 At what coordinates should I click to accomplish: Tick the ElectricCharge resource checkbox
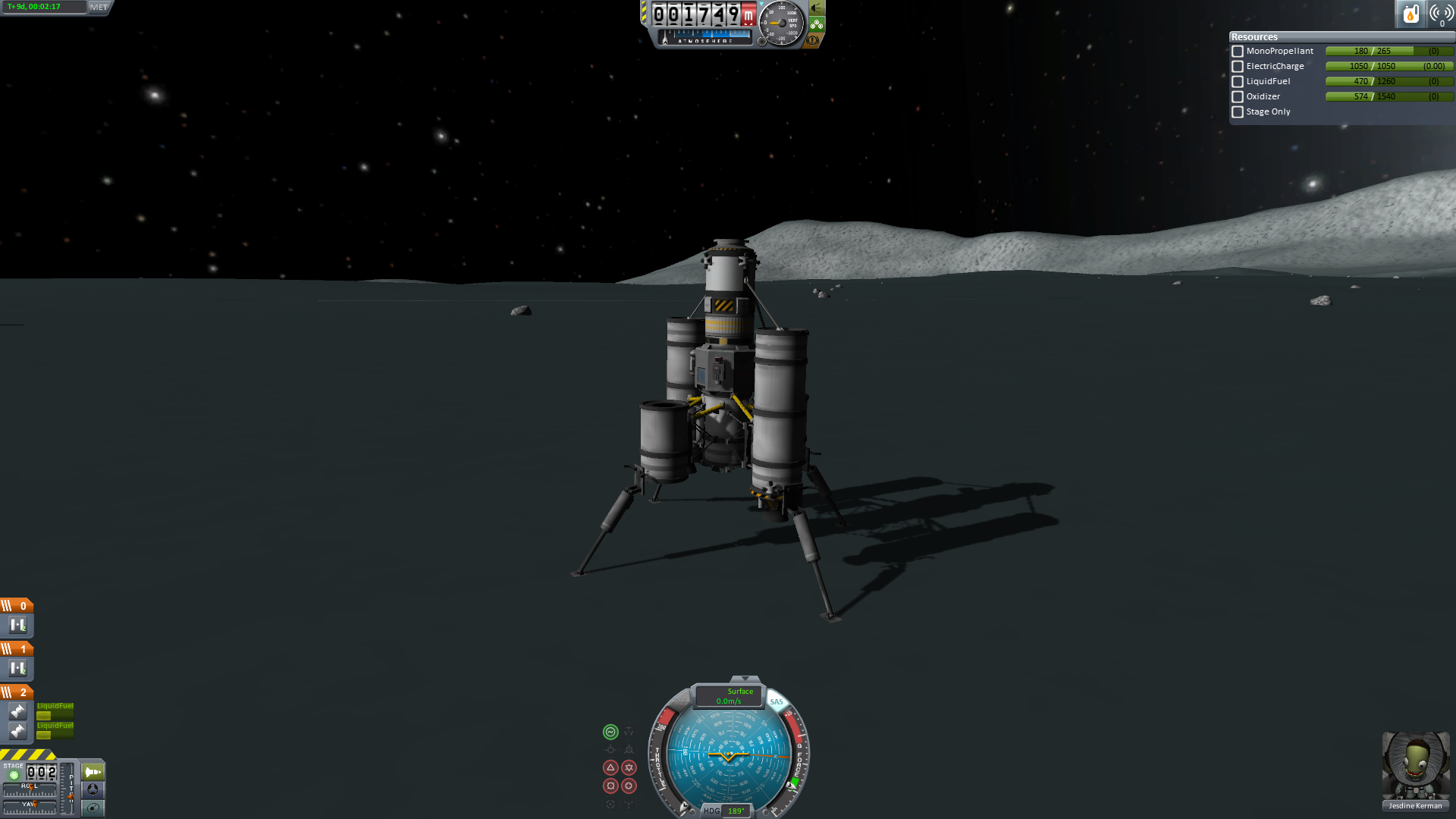coord(1238,67)
